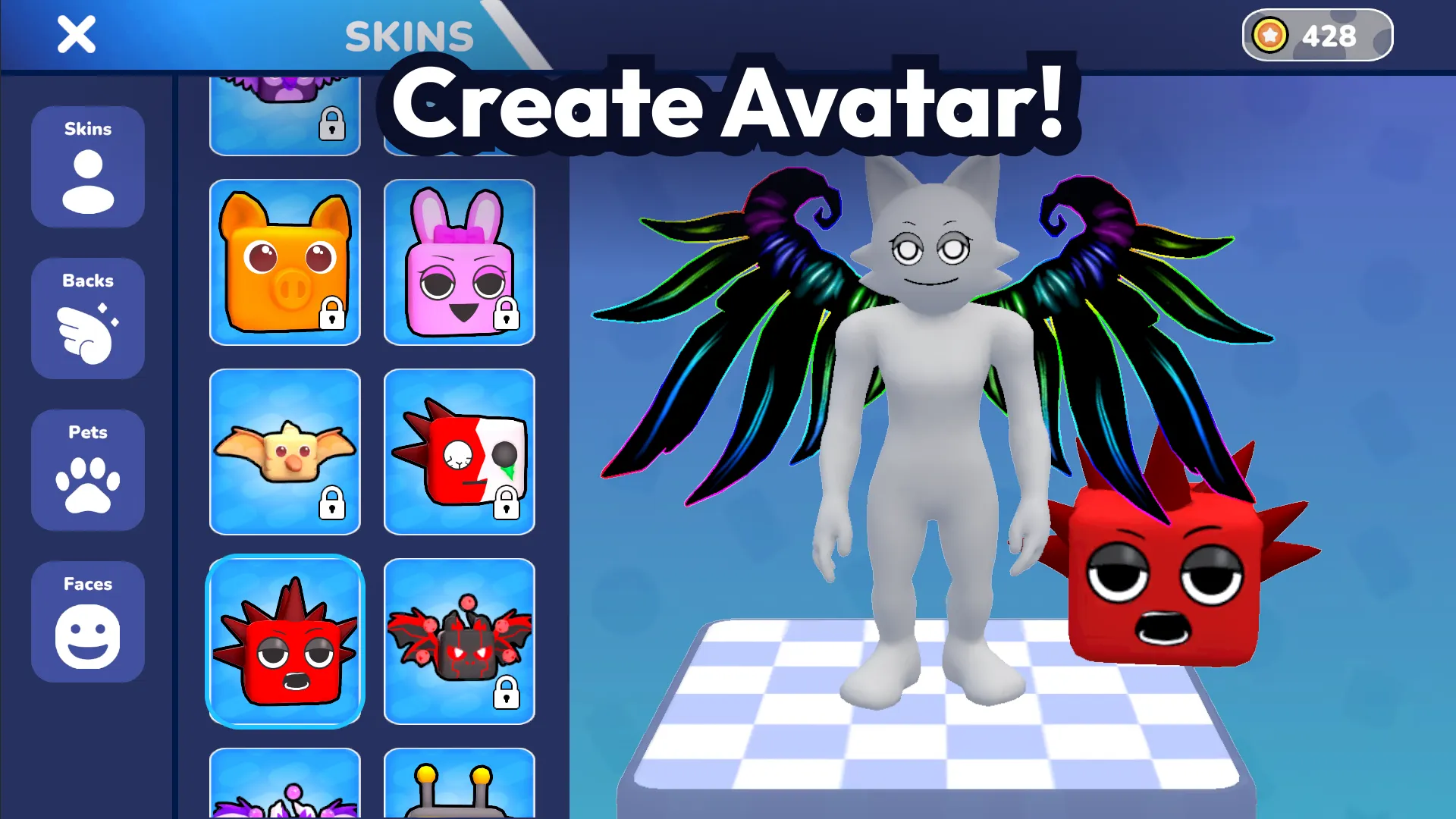Check the 428 coin balance display

click(x=1327, y=34)
